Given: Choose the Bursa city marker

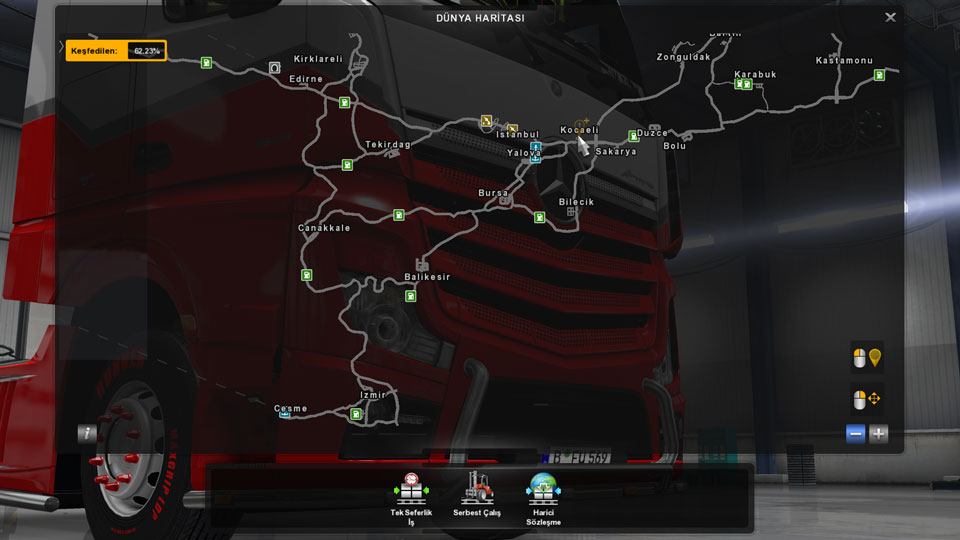Looking at the screenshot, I should (x=494, y=192).
